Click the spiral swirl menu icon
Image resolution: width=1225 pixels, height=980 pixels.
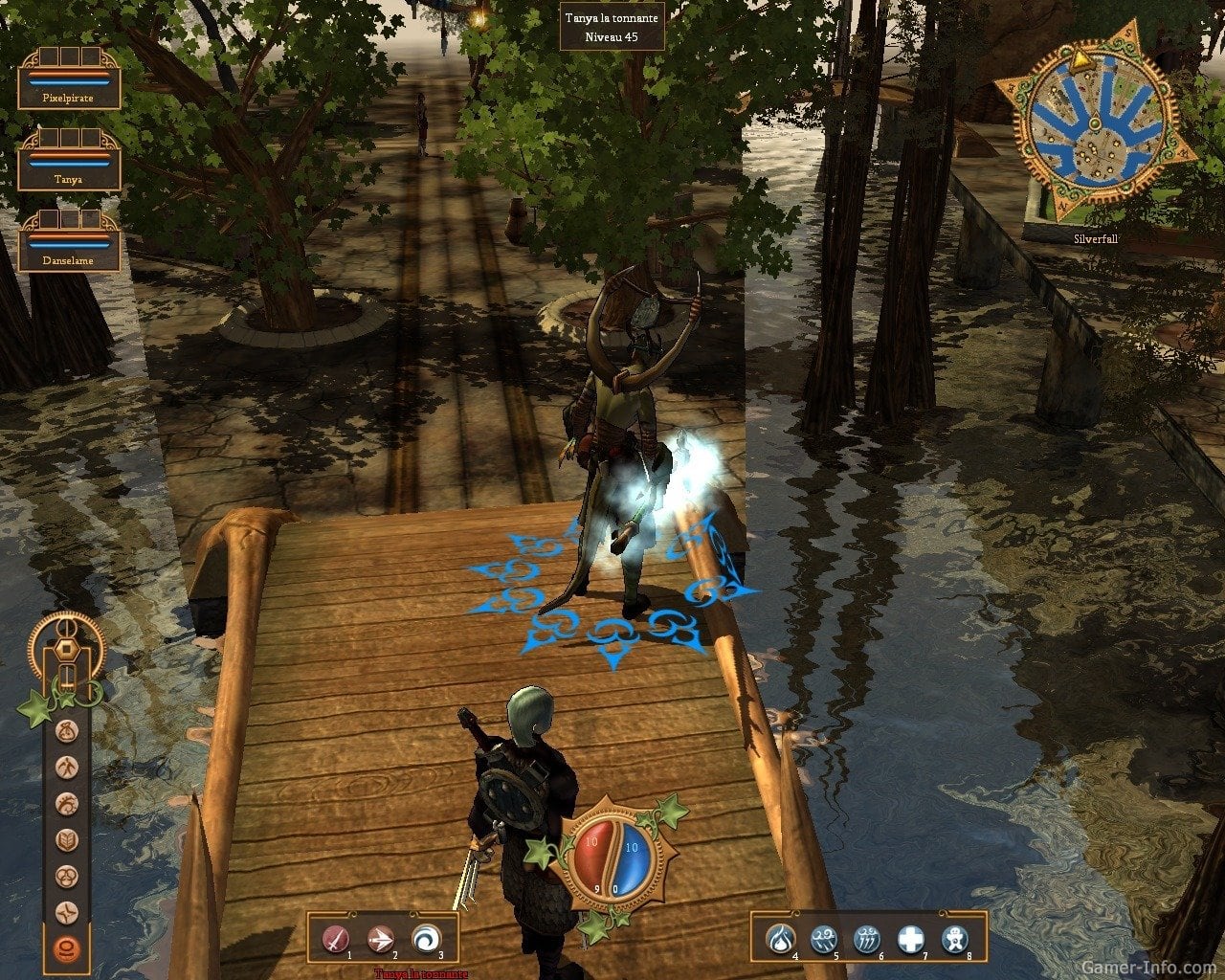67,804
